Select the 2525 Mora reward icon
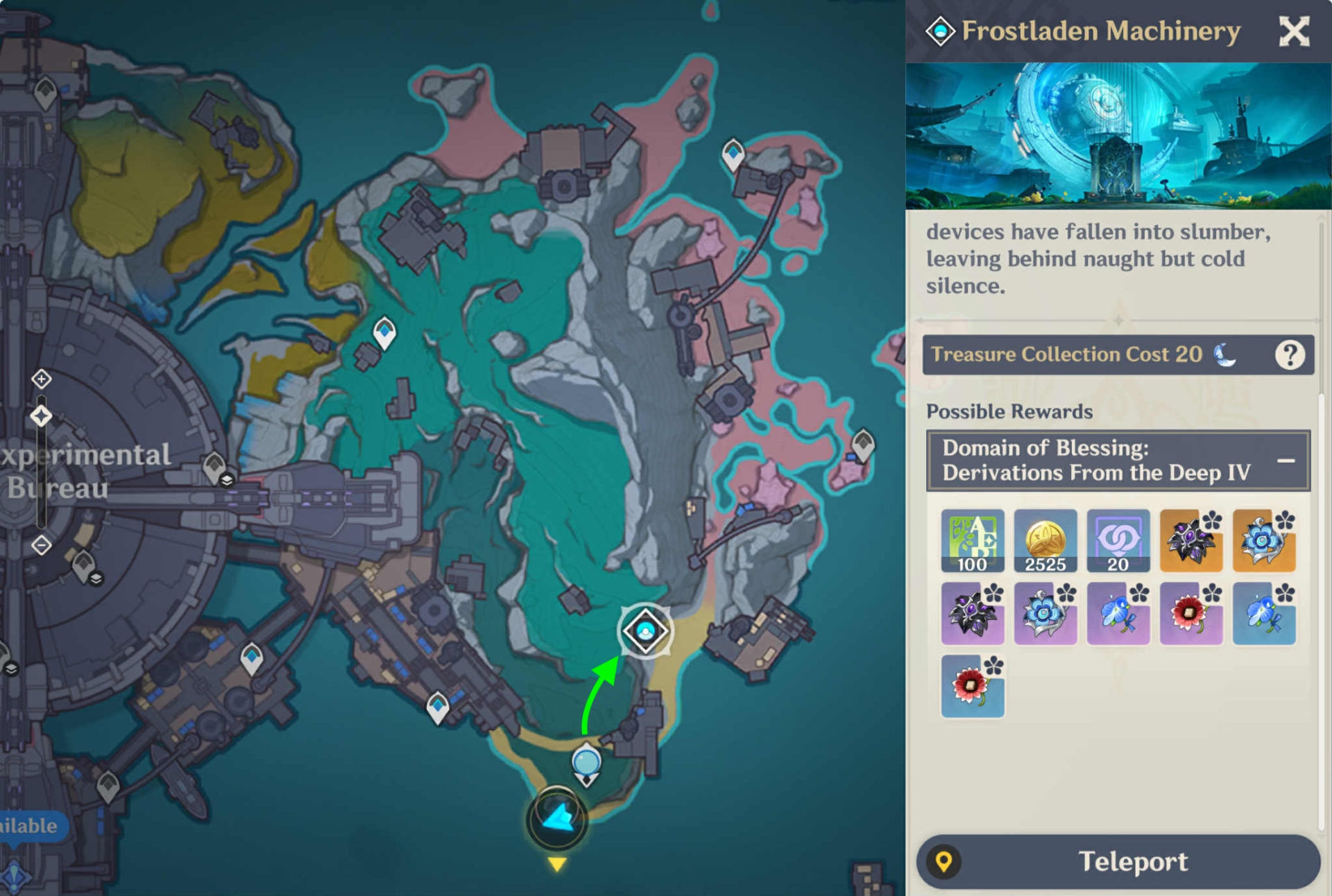Screen dimensions: 1332x896 [1045, 541]
